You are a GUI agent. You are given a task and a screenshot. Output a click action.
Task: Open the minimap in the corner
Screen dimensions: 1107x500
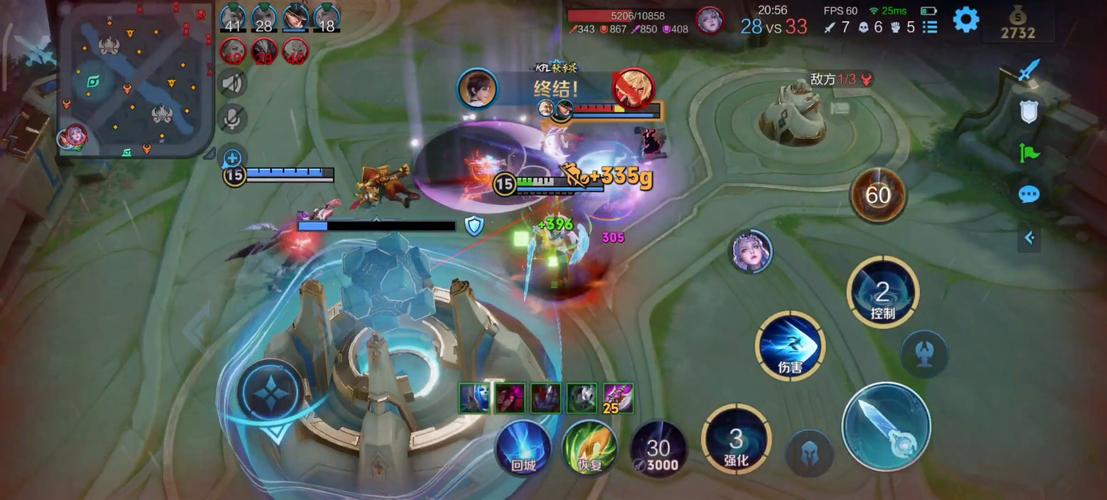tap(137, 80)
